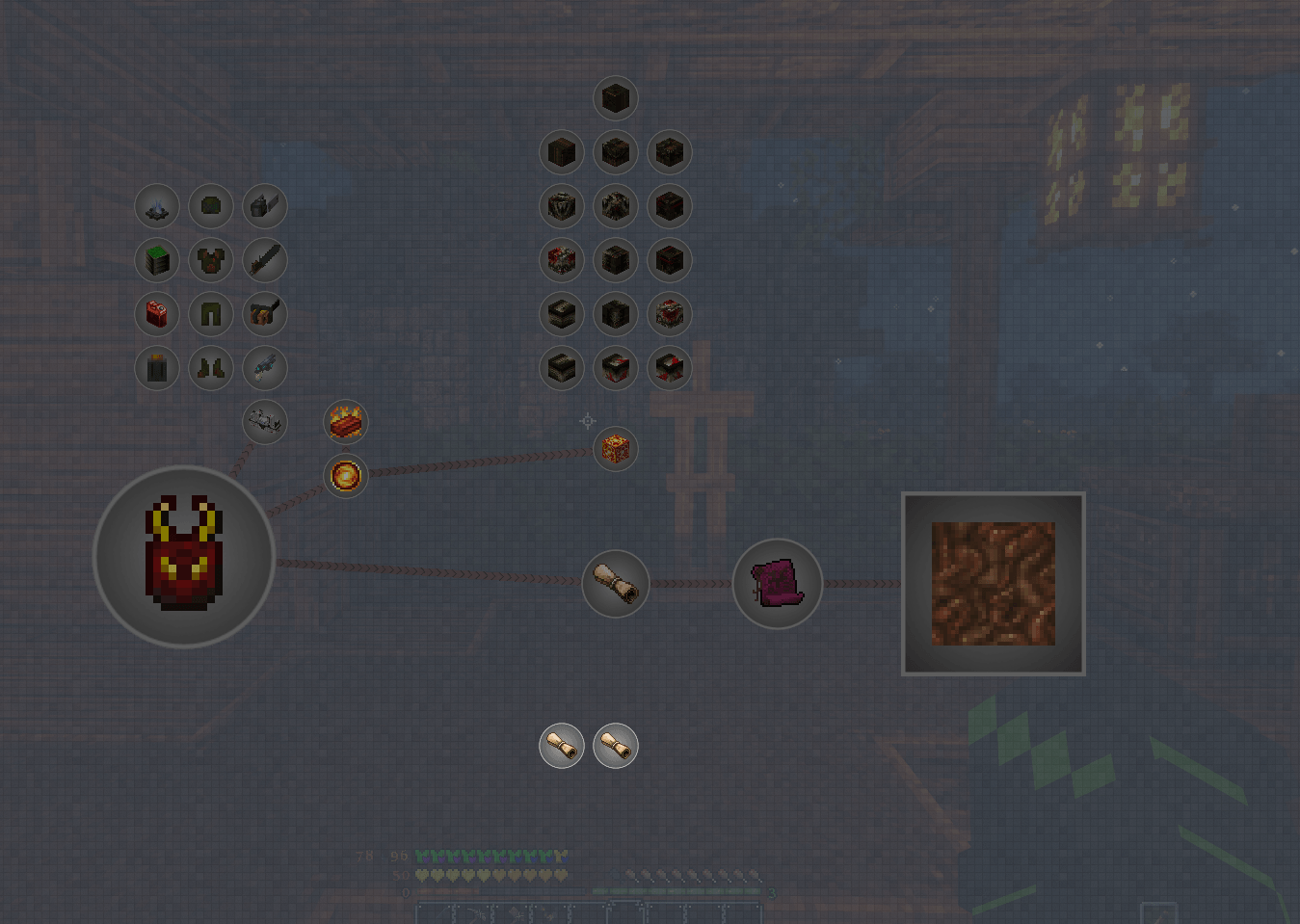
Task: Click the leftmost scroll at the bottom
Action: click(560, 745)
